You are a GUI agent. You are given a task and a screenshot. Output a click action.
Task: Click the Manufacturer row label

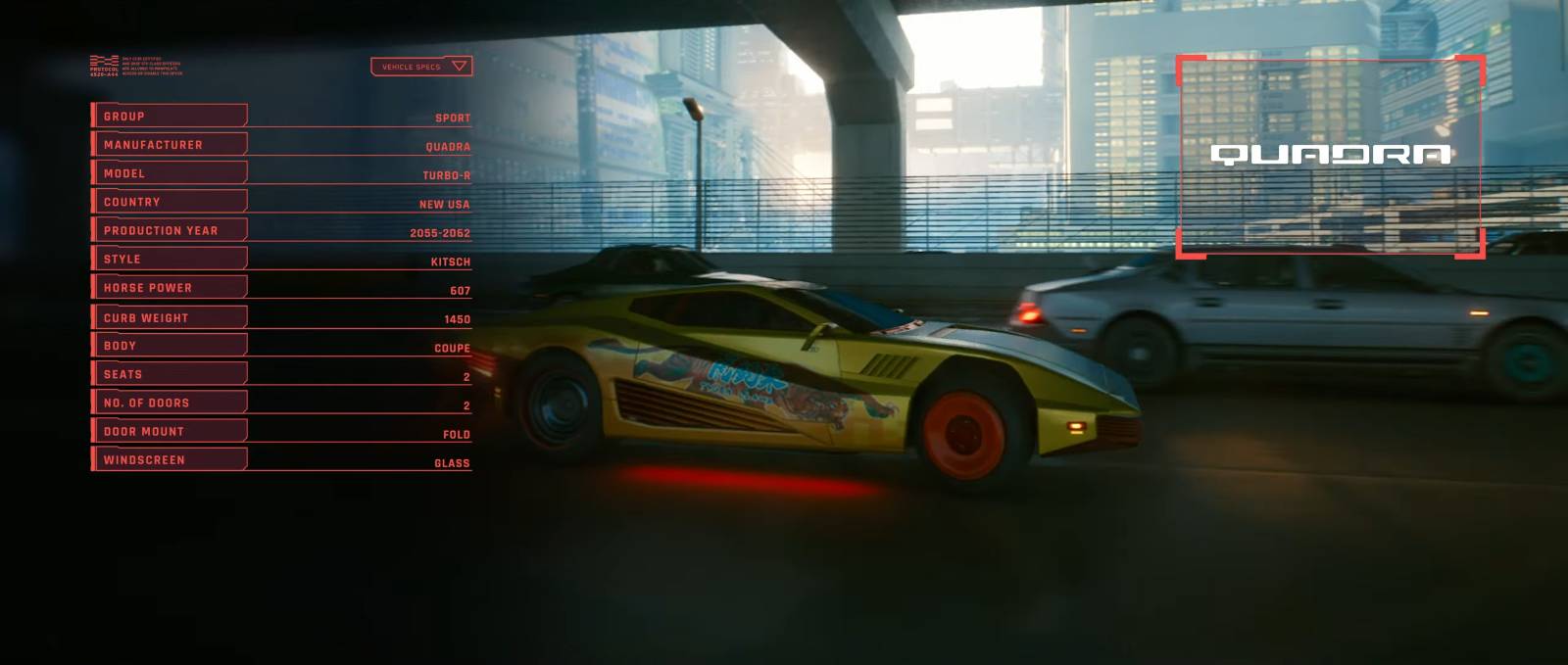pos(169,145)
